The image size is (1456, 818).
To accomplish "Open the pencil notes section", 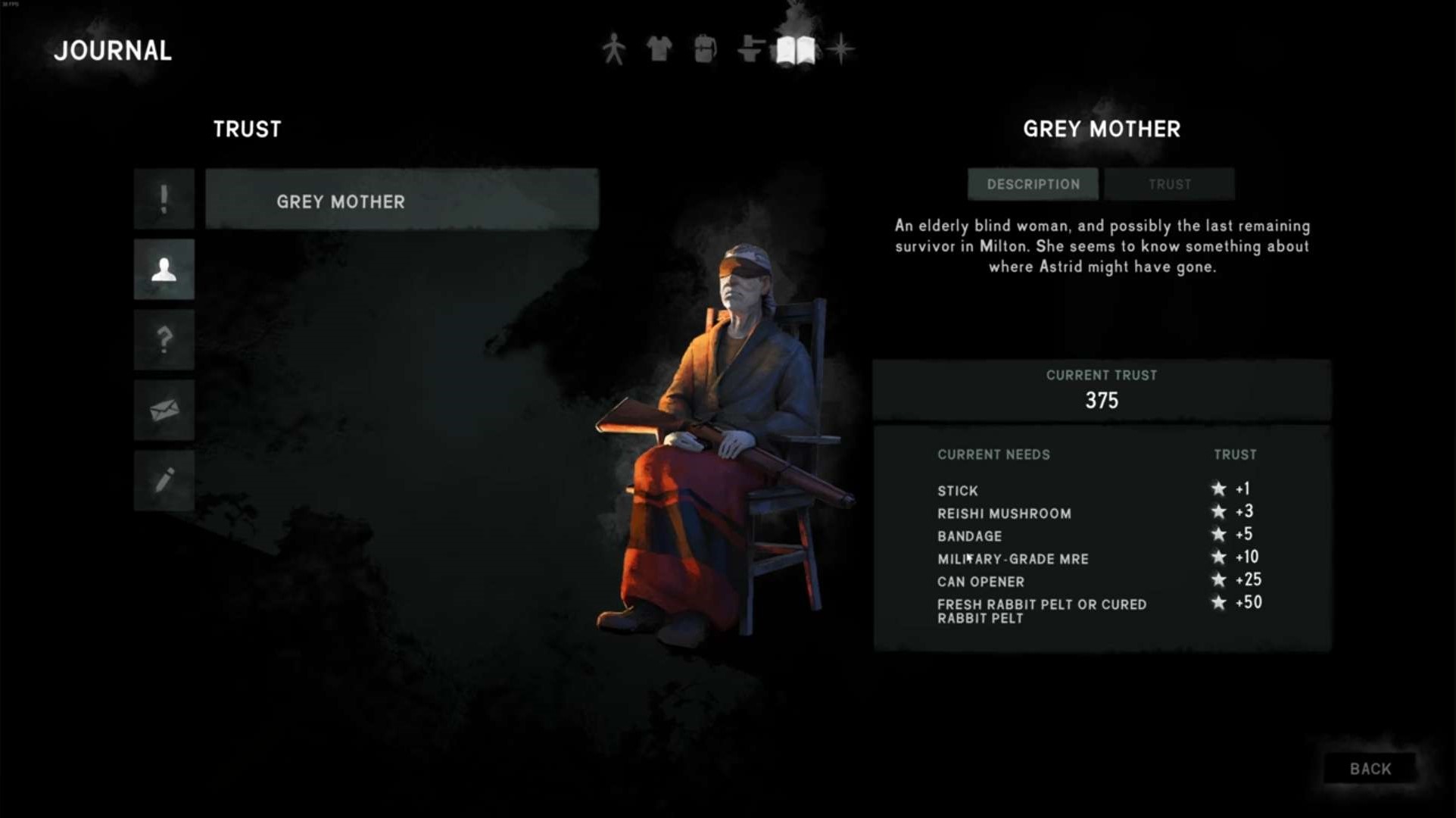I will (164, 480).
